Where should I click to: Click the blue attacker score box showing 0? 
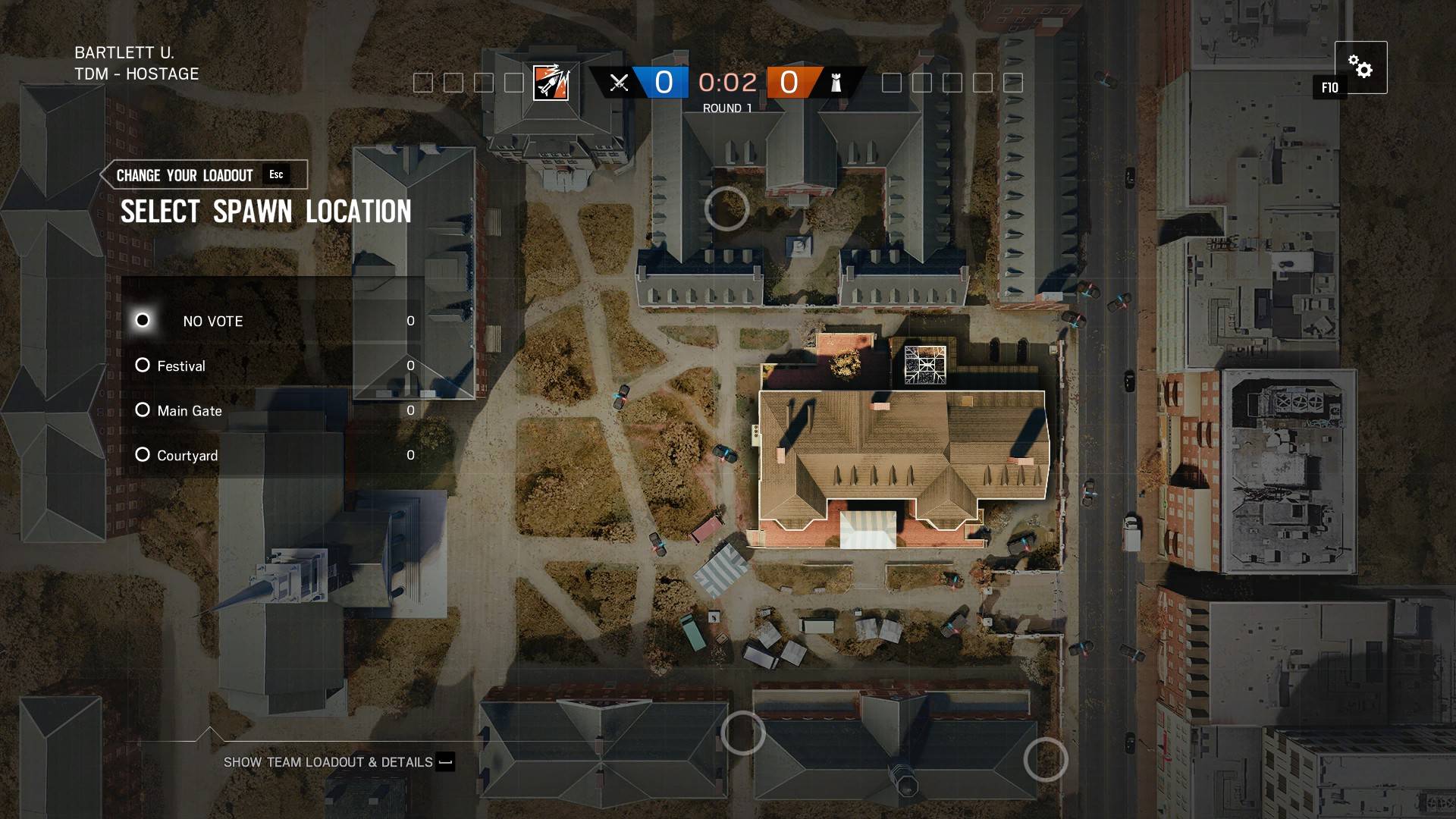(664, 83)
